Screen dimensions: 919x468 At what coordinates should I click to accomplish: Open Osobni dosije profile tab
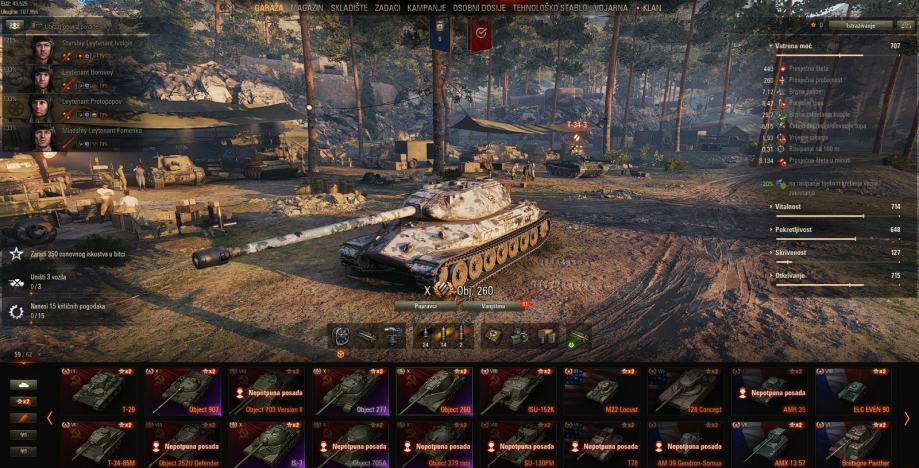tap(478, 6)
